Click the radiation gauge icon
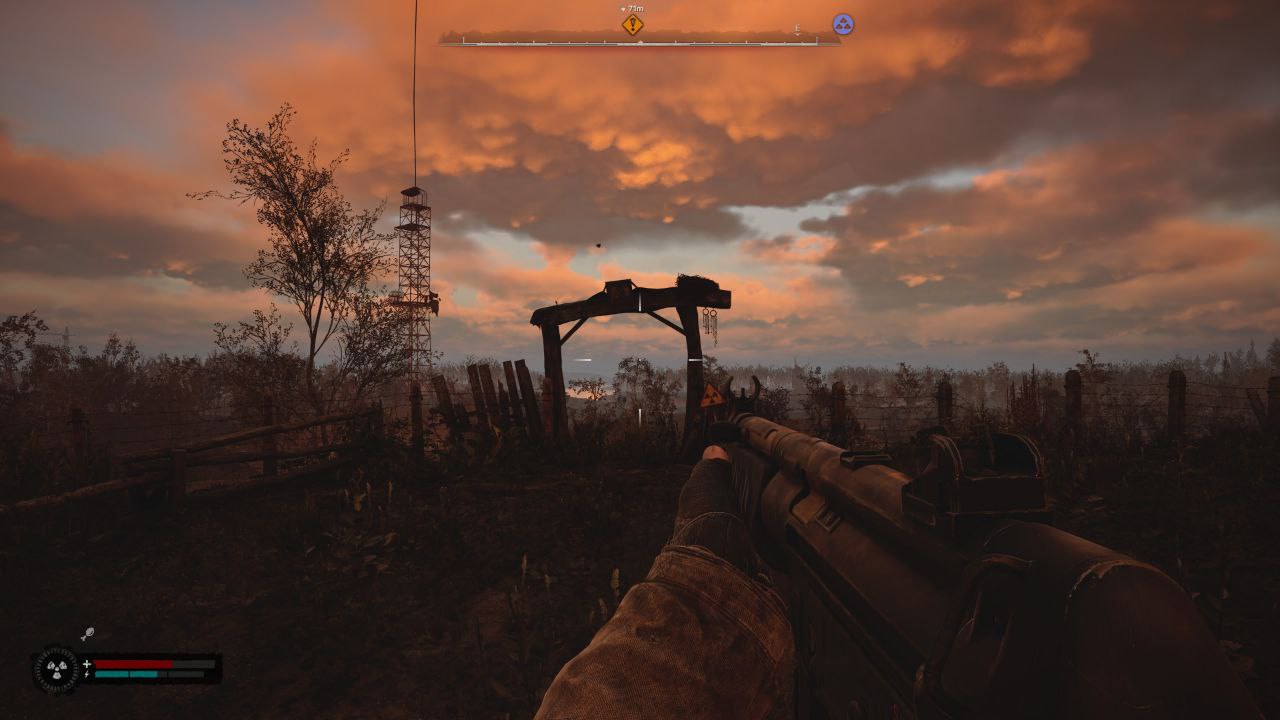This screenshot has width=1280, height=720. tap(56, 669)
